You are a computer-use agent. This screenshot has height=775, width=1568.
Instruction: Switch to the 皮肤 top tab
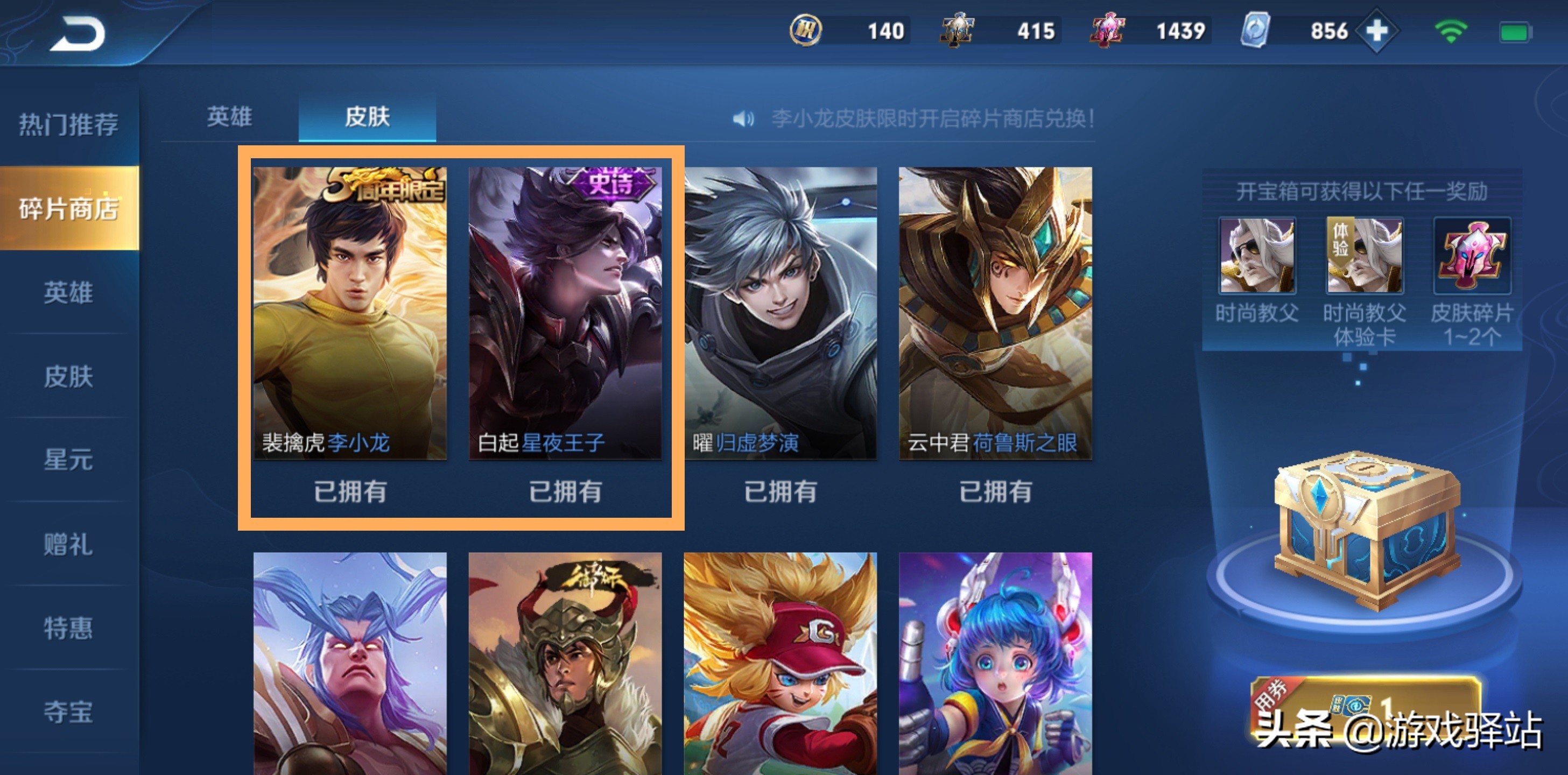pyautogui.click(x=367, y=117)
